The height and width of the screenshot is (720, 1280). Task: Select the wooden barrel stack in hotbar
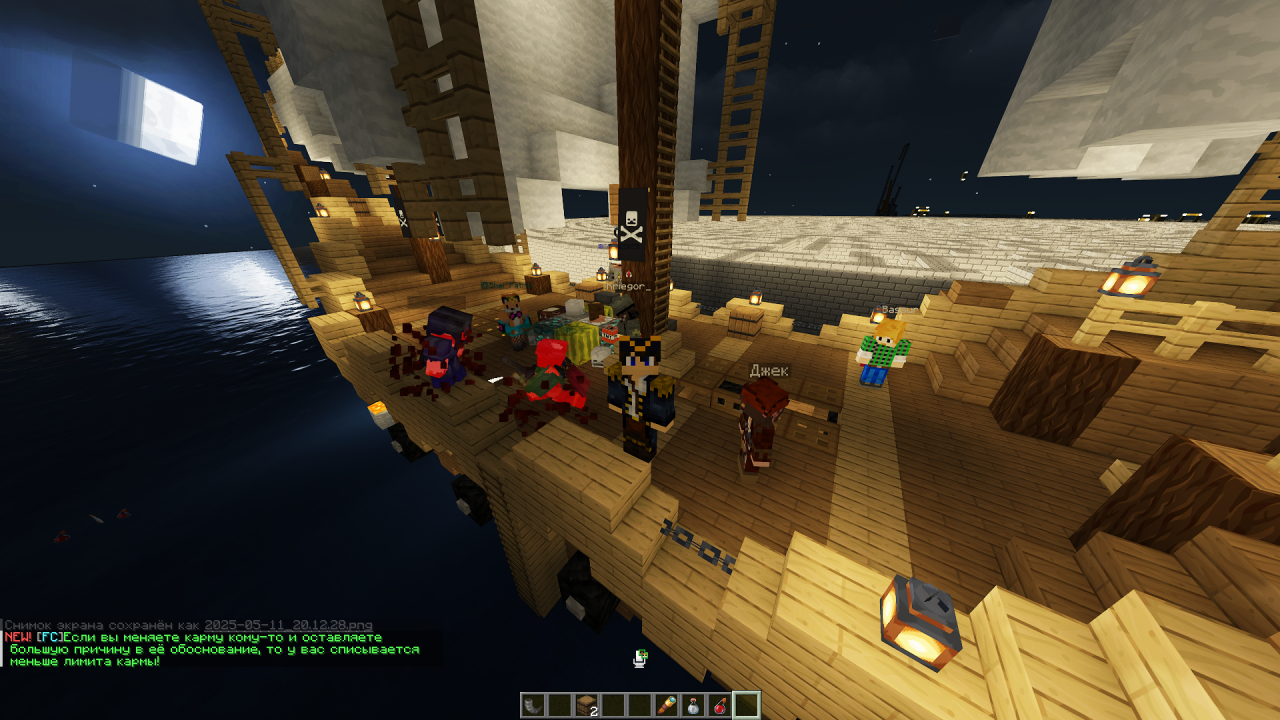(586, 705)
